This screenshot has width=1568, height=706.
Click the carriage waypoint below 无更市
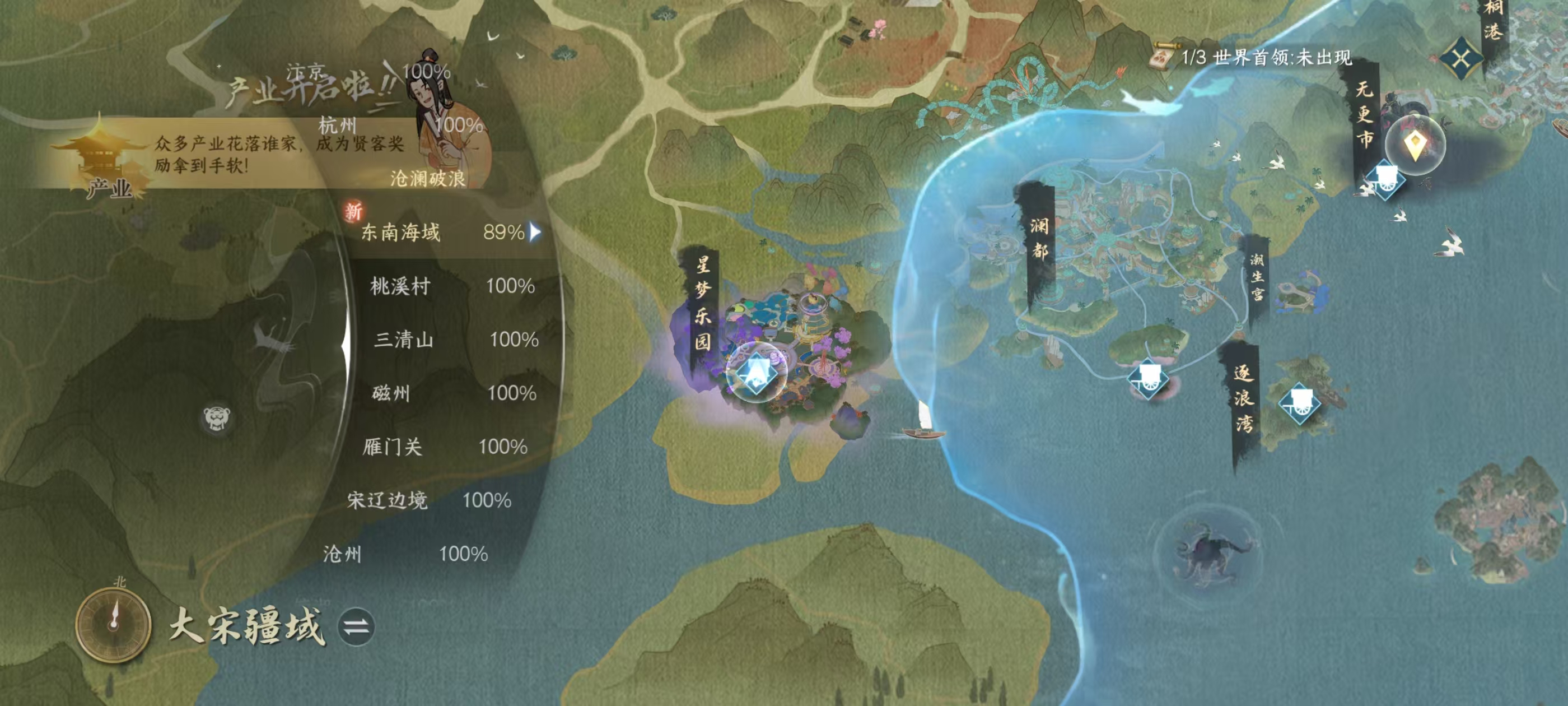tap(1385, 179)
